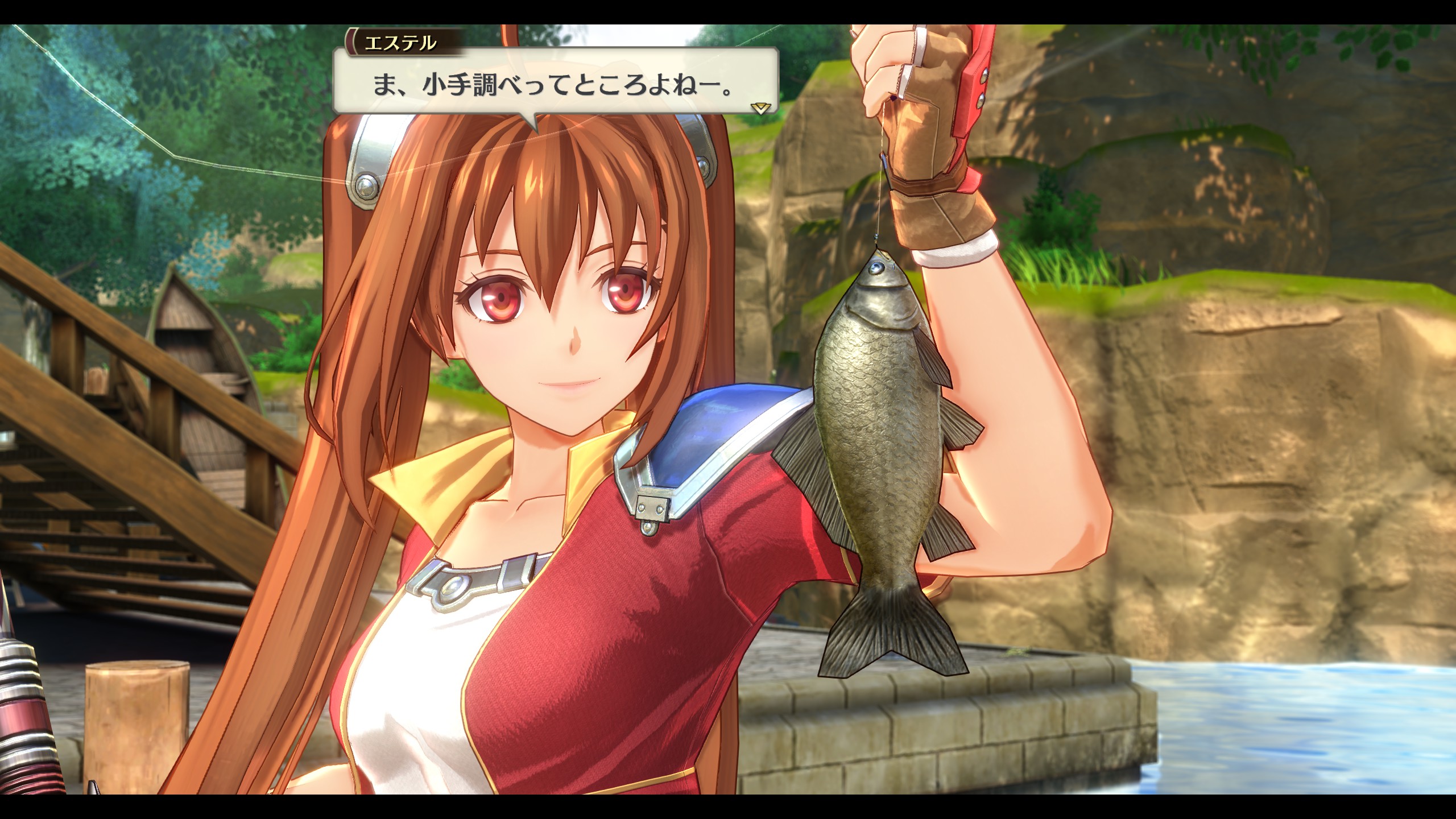Advance dialogue with the yellow arrow indicator

click(x=760, y=107)
